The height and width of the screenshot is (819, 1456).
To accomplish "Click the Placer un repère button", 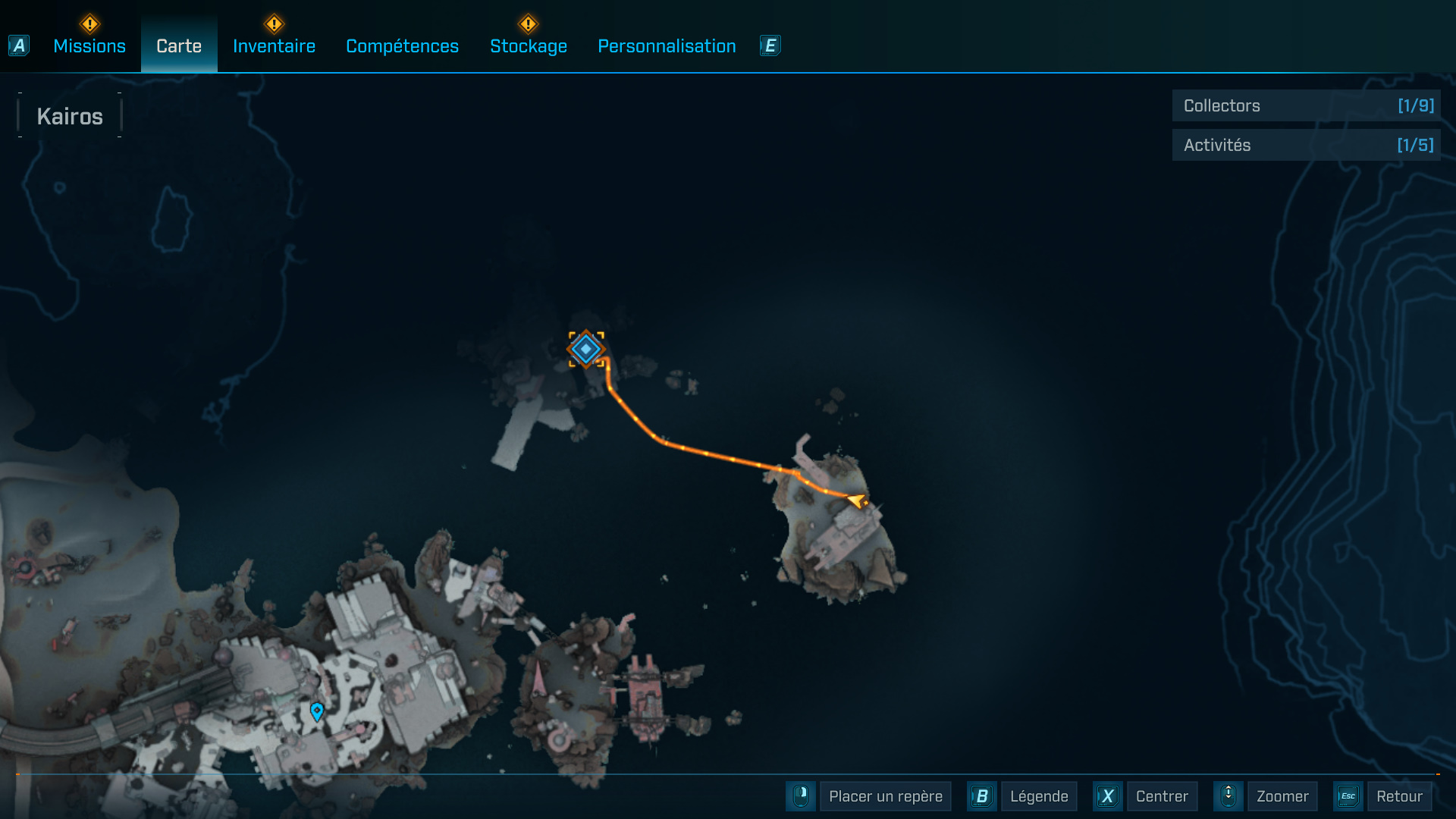I will 885,796.
